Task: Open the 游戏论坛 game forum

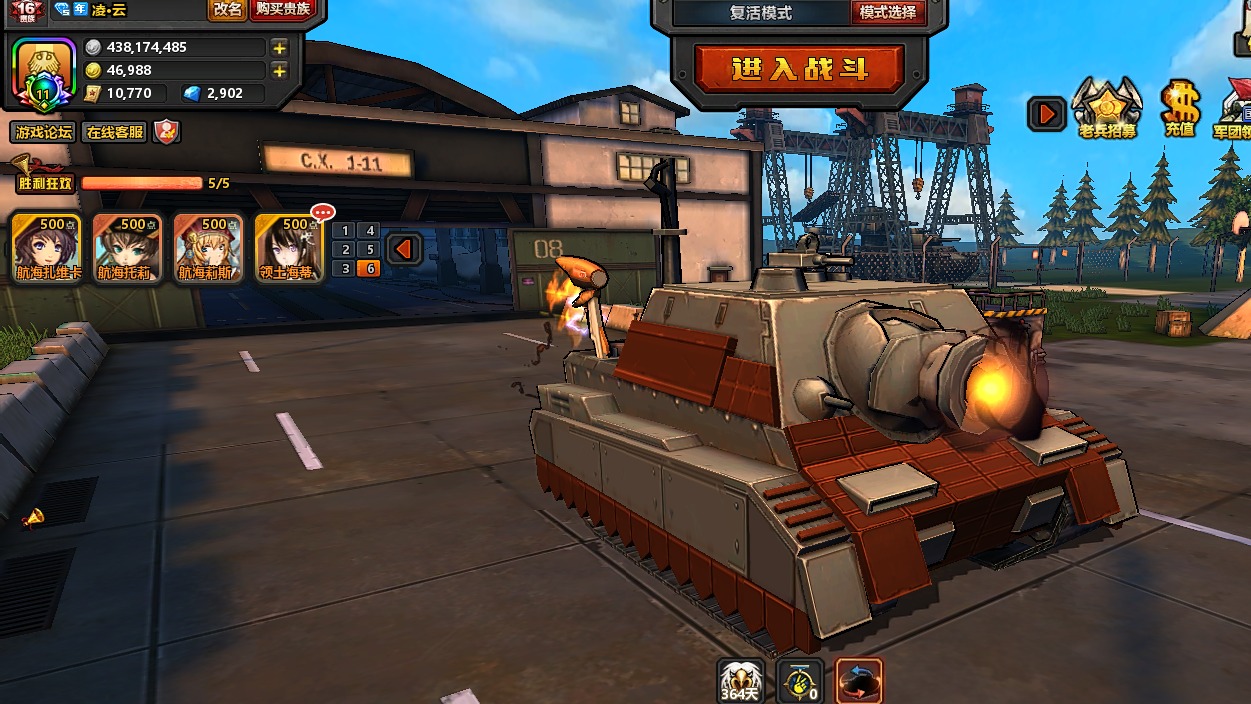Action: pyautogui.click(x=43, y=132)
